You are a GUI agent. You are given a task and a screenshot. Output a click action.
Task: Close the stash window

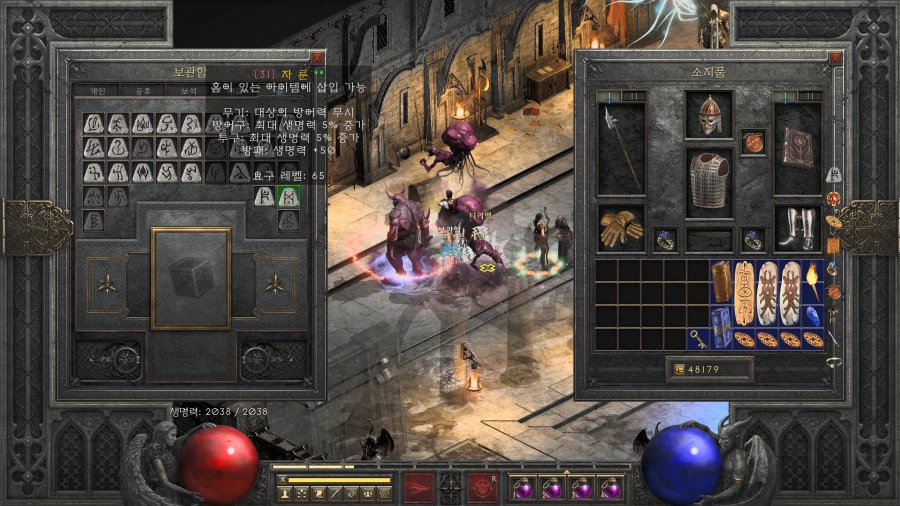(x=317, y=59)
